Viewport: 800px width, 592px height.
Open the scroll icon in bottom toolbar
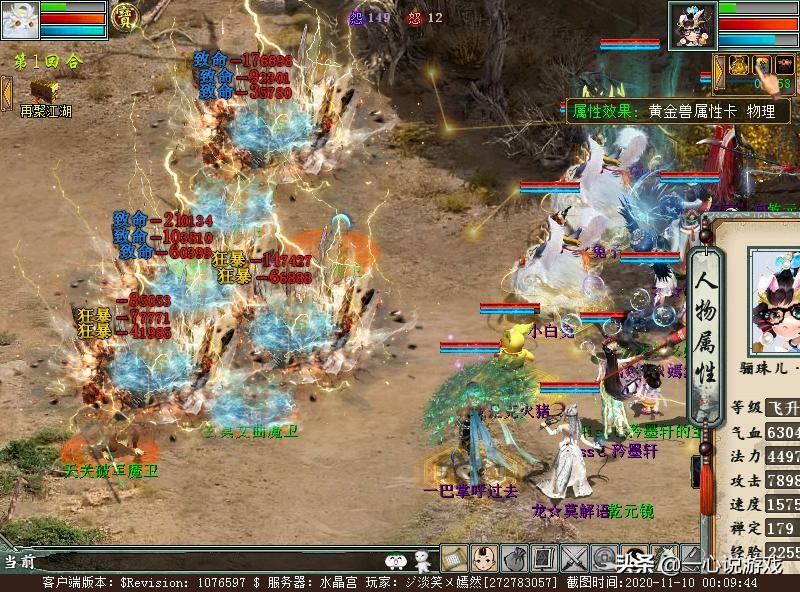click(x=454, y=558)
